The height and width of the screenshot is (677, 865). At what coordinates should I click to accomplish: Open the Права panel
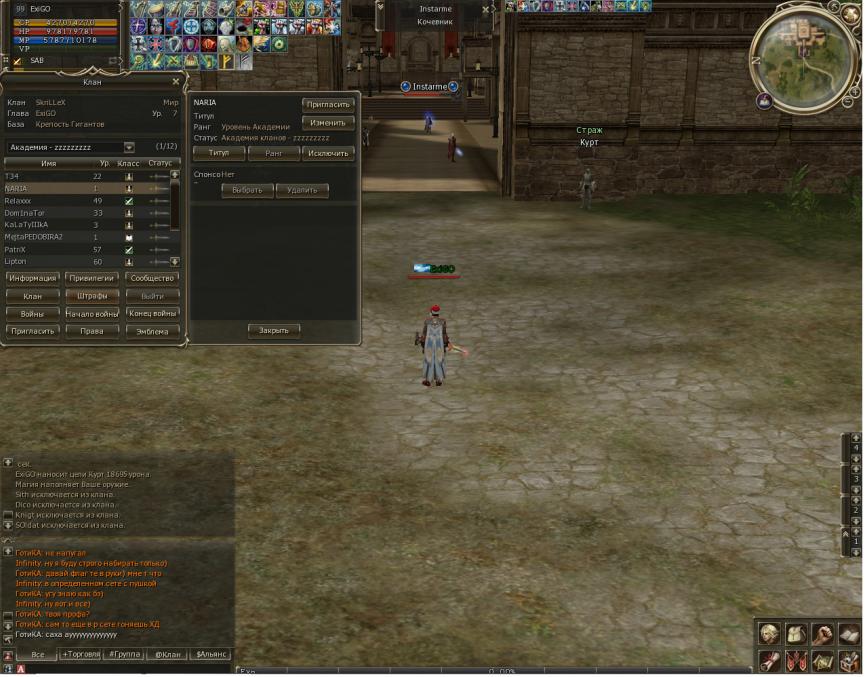pos(93,331)
